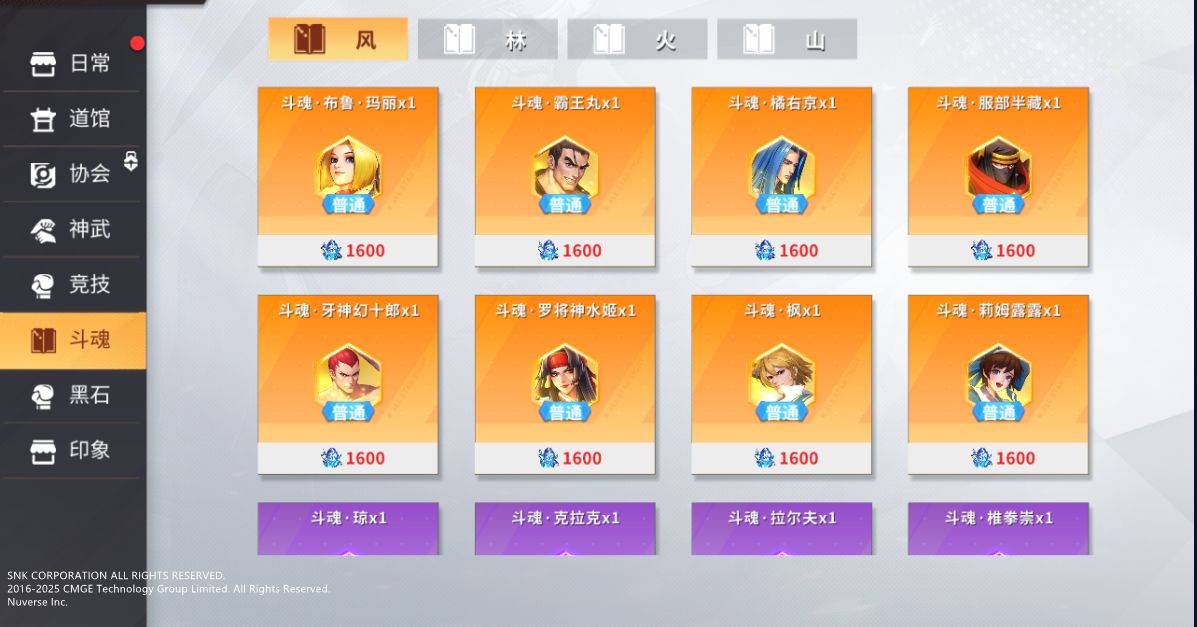The width and height of the screenshot is (1197, 627).
Task: Switch to the 林 tab
Action: tap(488, 40)
